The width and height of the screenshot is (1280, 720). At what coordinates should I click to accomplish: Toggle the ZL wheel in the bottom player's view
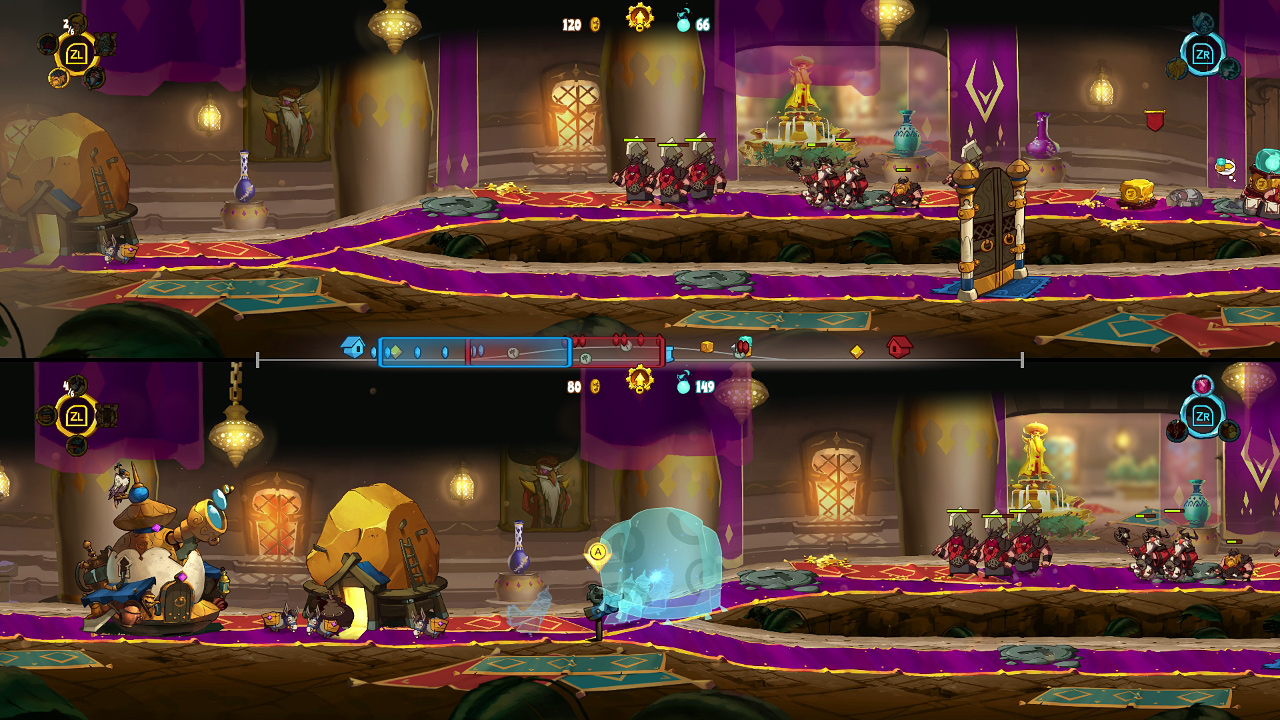click(76, 416)
